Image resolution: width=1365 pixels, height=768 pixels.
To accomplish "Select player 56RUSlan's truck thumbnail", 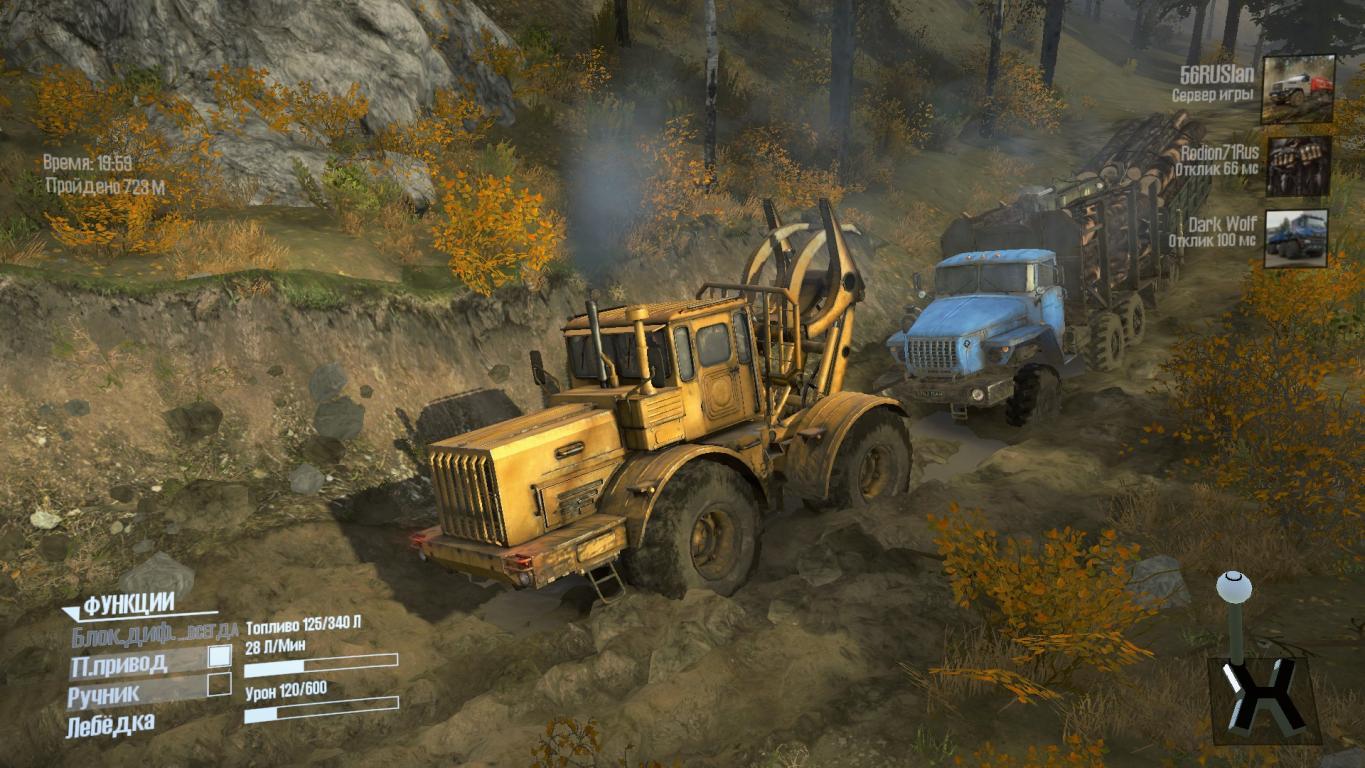I will (1297, 89).
